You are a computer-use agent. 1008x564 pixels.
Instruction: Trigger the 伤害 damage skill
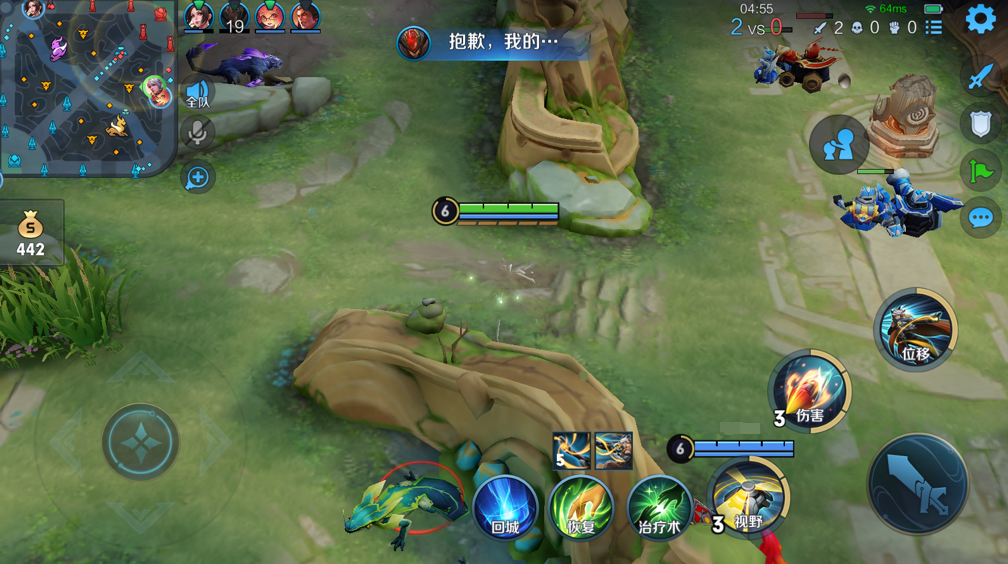point(809,390)
